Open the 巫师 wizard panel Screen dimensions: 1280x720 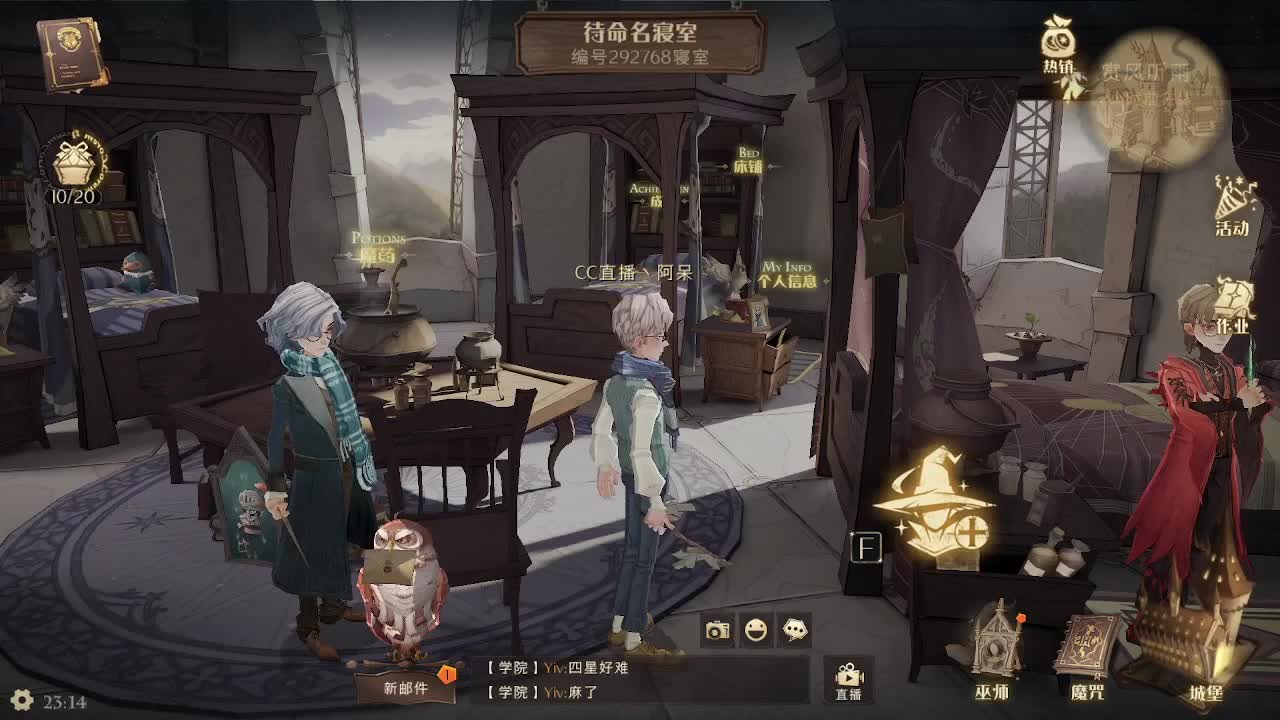coord(997,650)
